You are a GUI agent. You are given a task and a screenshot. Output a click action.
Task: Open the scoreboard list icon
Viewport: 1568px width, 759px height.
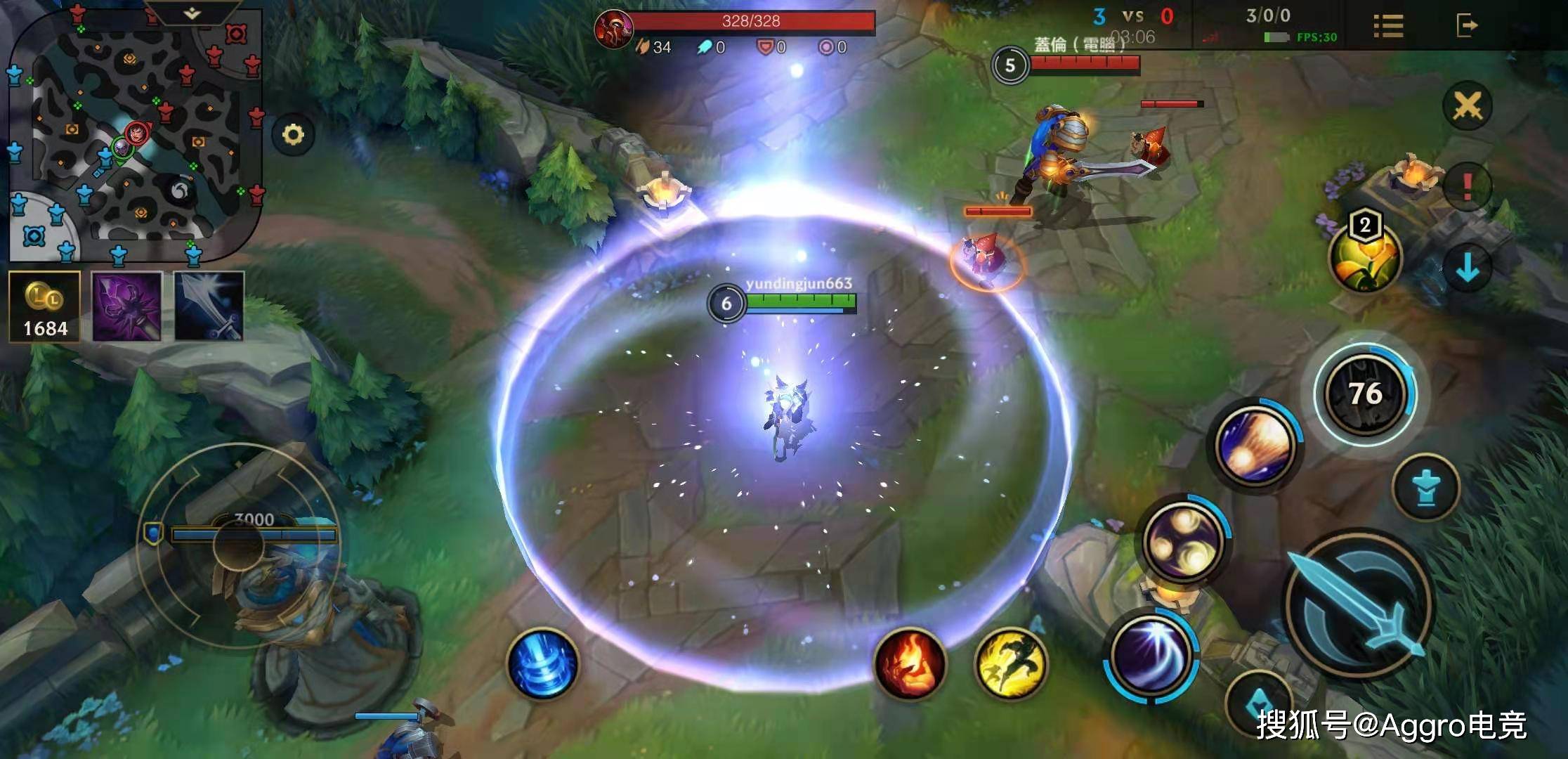click(x=1388, y=26)
